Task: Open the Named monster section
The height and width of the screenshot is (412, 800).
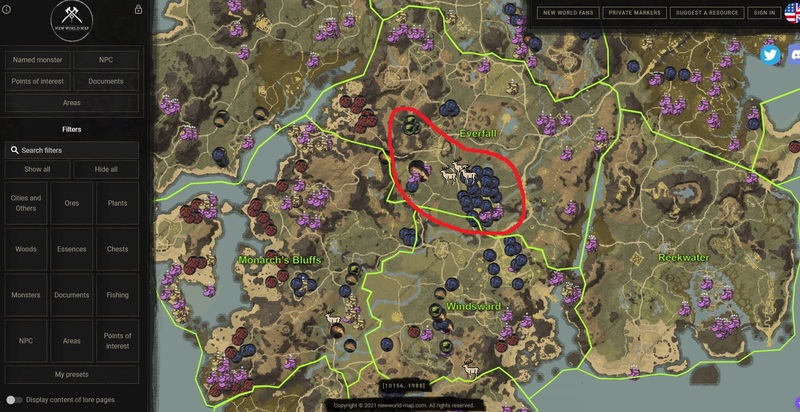Action: tap(37, 60)
